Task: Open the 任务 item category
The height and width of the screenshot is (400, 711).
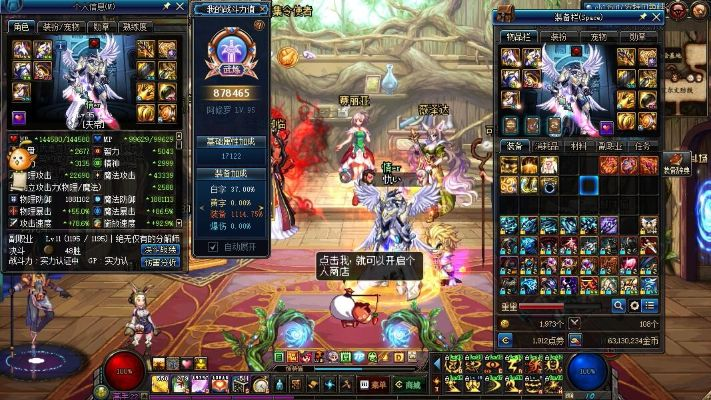Action: [642, 146]
